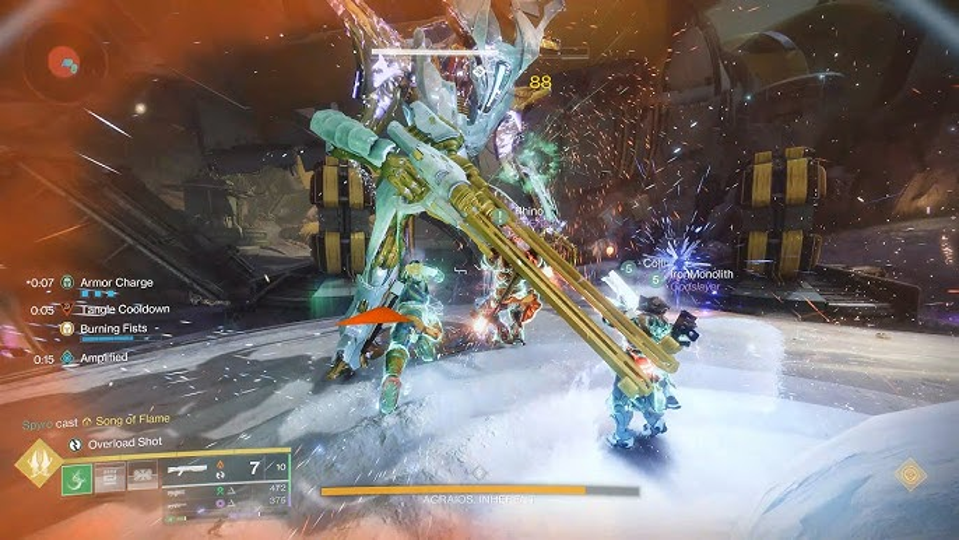Click the Amplified buff icon
This screenshot has height=540, width=959.
coord(67,358)
